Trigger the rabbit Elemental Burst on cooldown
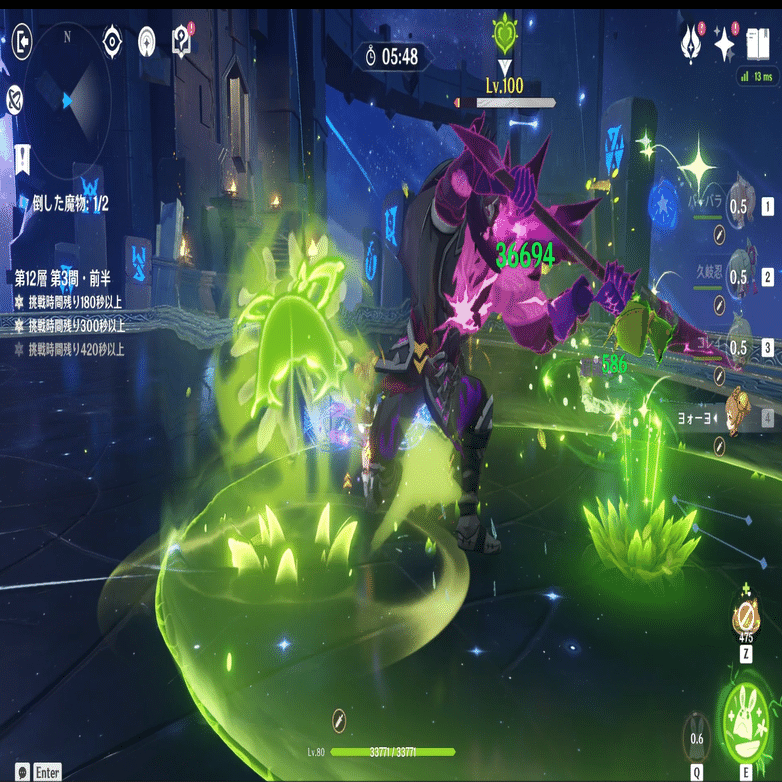The width and height of the screenshot is (782, 782). pos(696,739)
